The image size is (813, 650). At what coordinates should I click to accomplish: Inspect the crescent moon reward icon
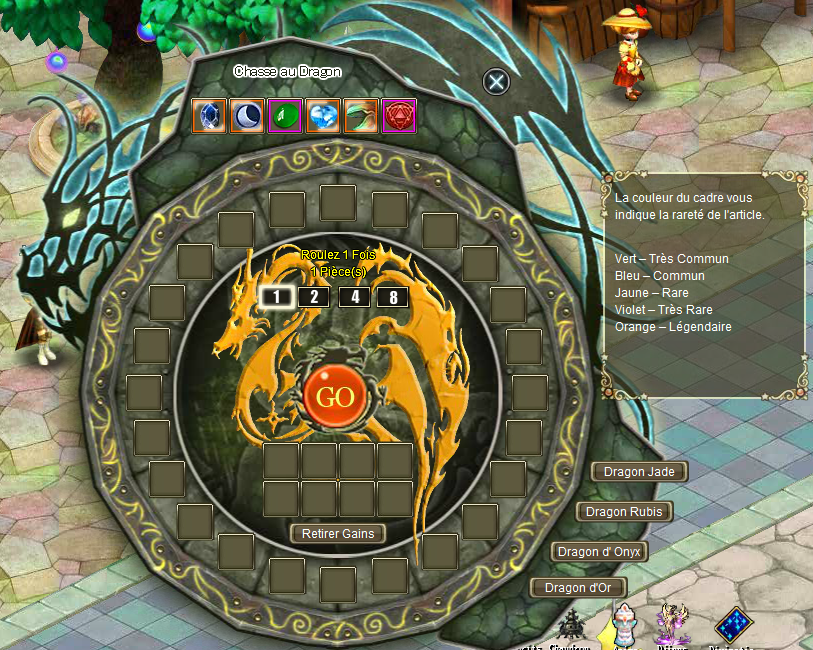(247, 116)
